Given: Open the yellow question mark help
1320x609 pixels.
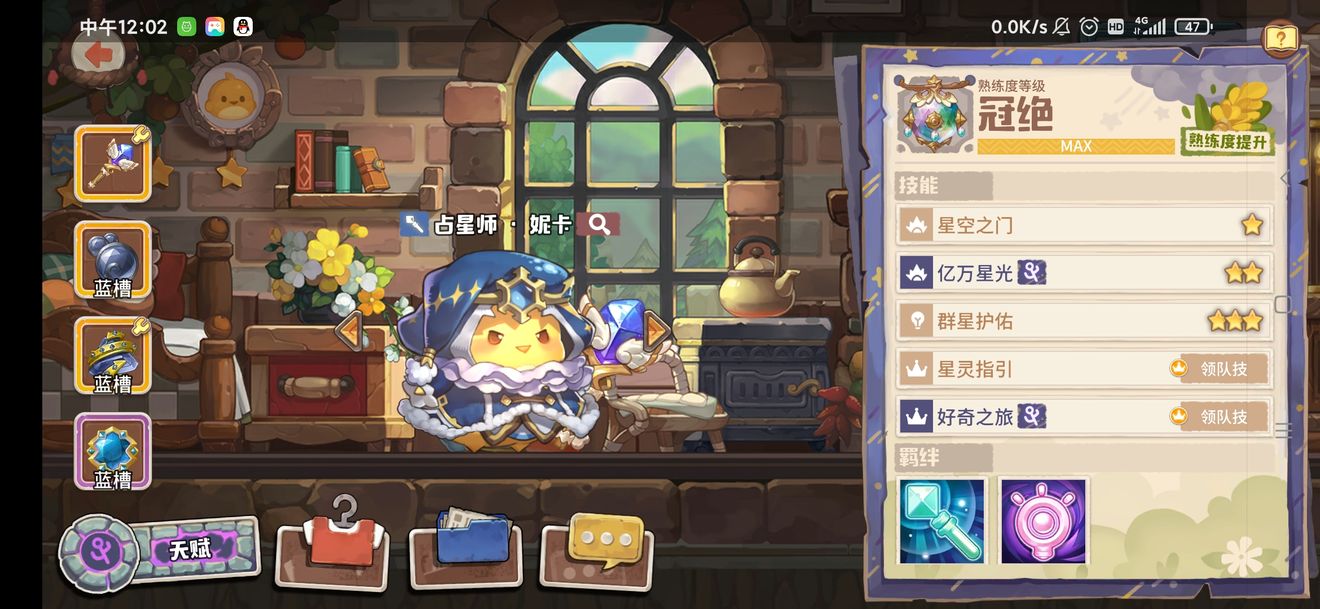Looking at the screenshot, I should point(1280,39).
